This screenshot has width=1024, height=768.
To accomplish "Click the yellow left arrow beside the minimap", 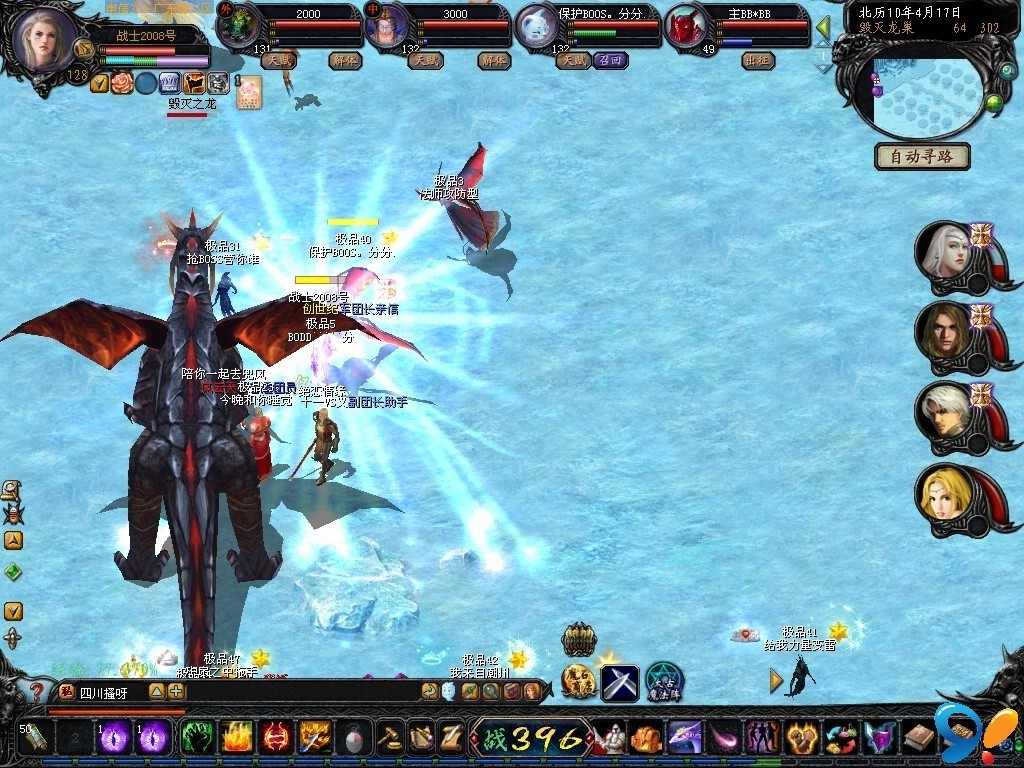I will tap(824, 26).
